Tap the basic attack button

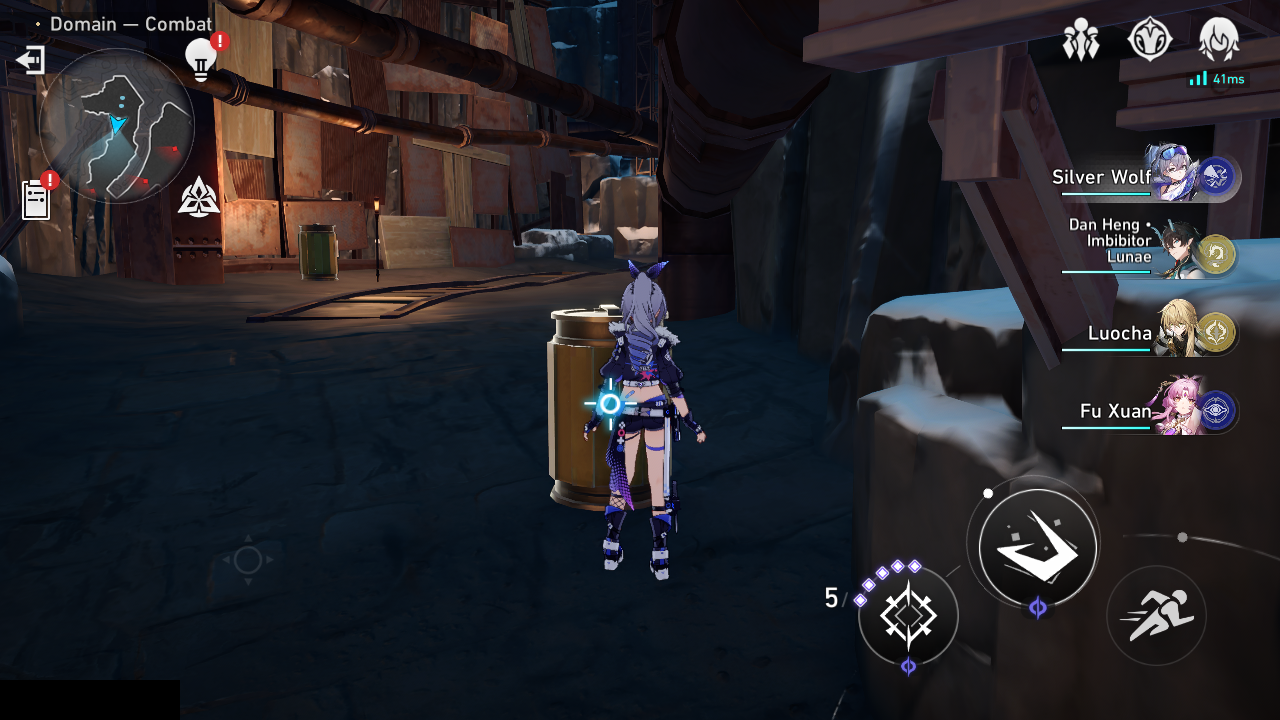1037,547
